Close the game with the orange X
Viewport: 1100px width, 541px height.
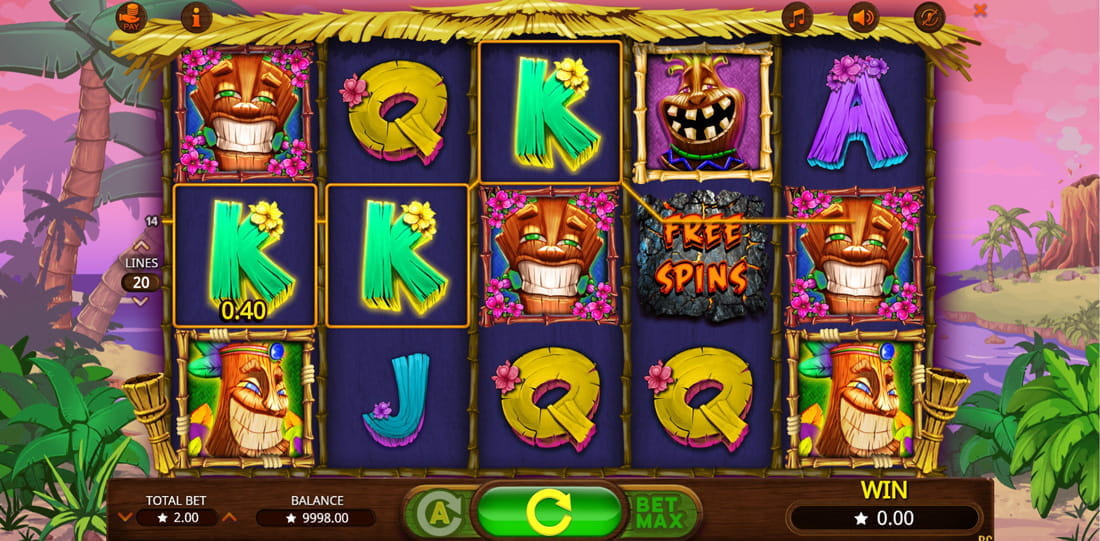pyautogui.click(x=980, y=10)
